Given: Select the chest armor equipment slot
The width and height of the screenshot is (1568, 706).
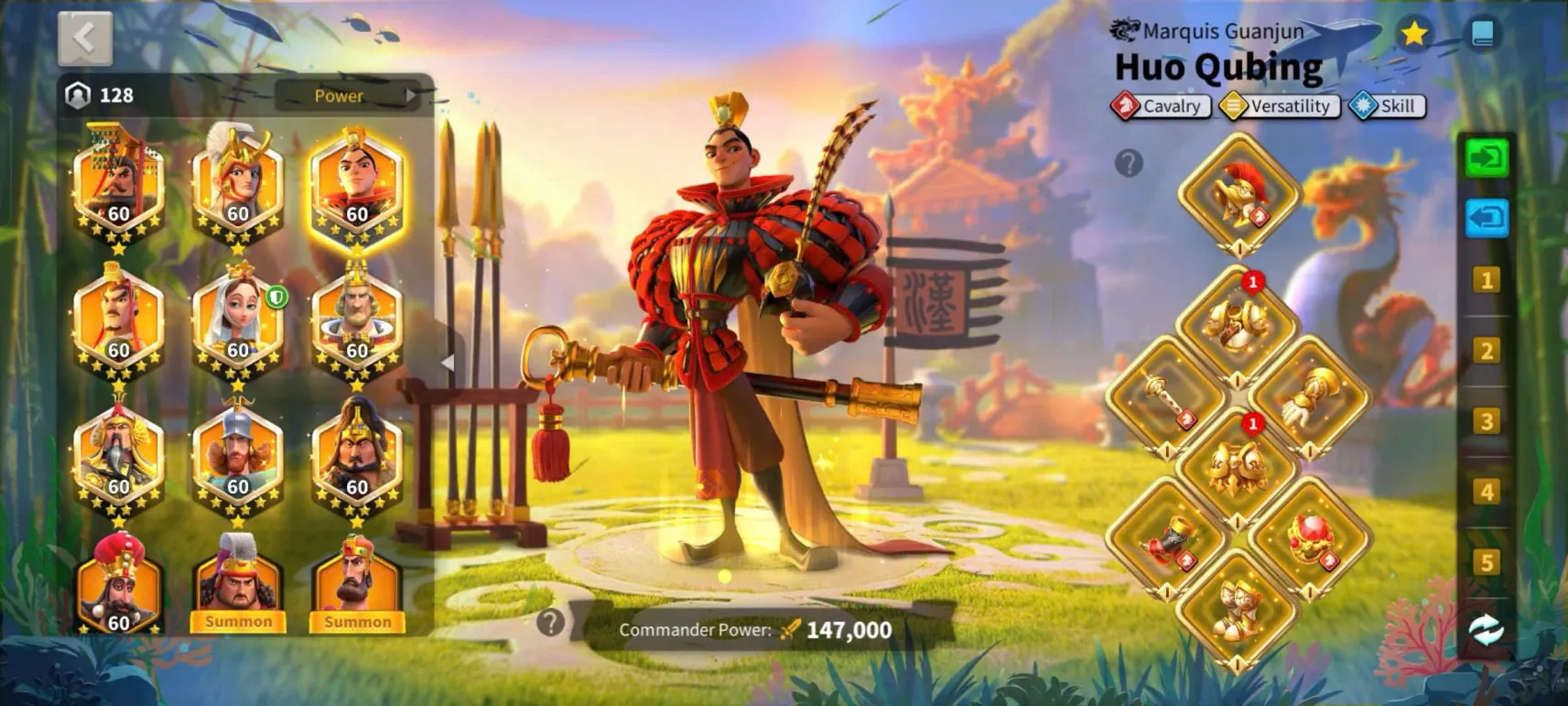Looking at the screenshot, I should click(x=1238, y=322).
